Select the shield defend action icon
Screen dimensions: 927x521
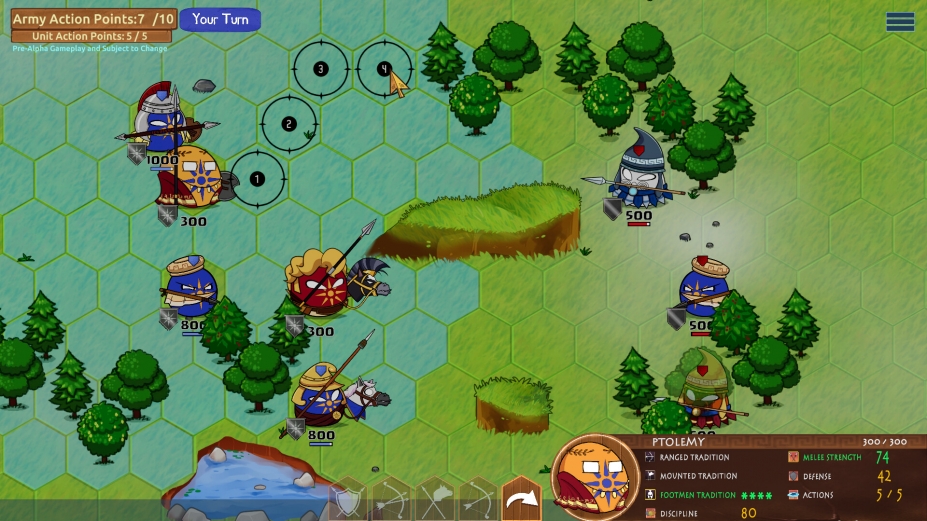(x=348, y=500)
